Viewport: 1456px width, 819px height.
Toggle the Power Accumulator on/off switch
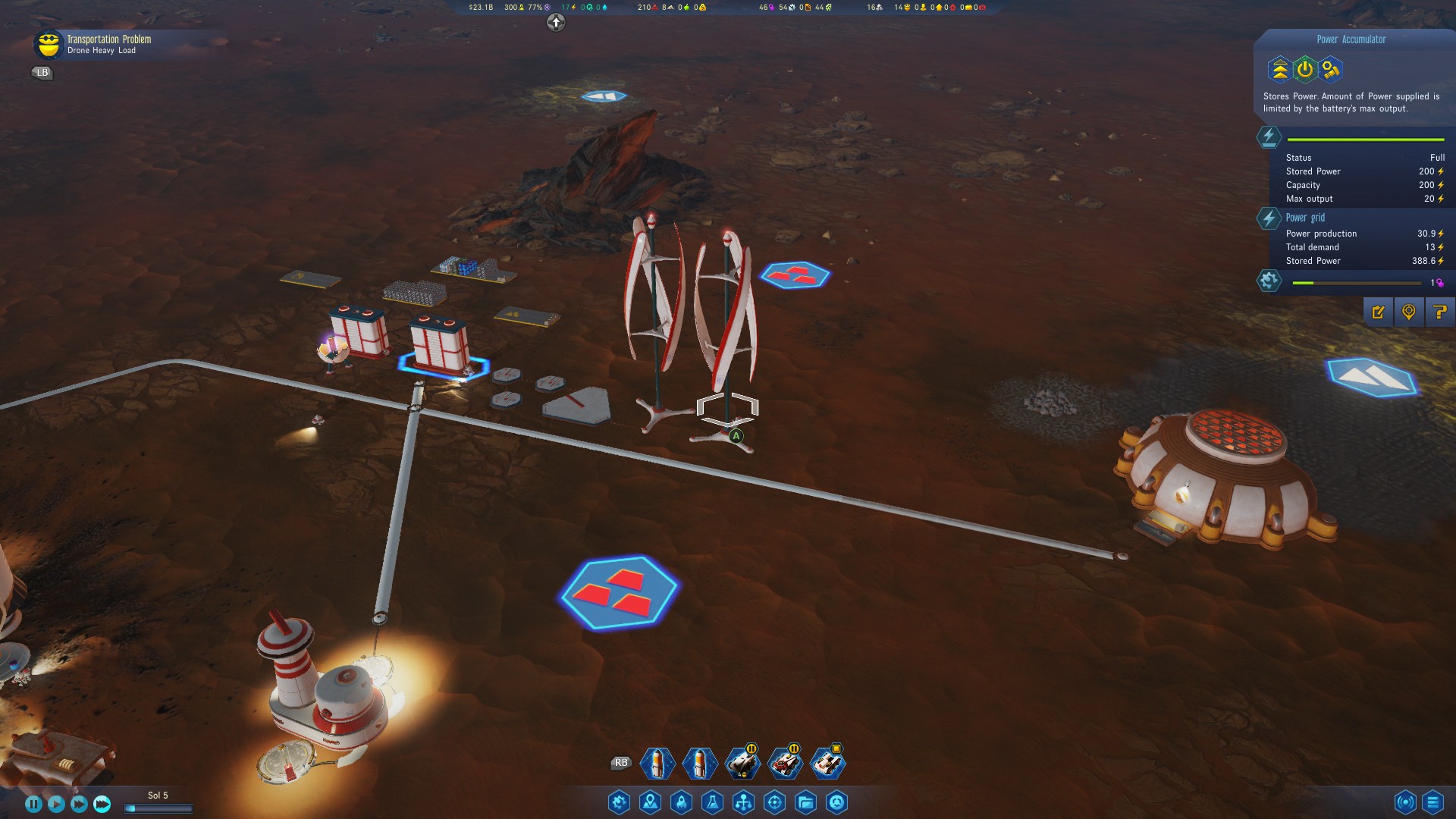coord(1304,70)
